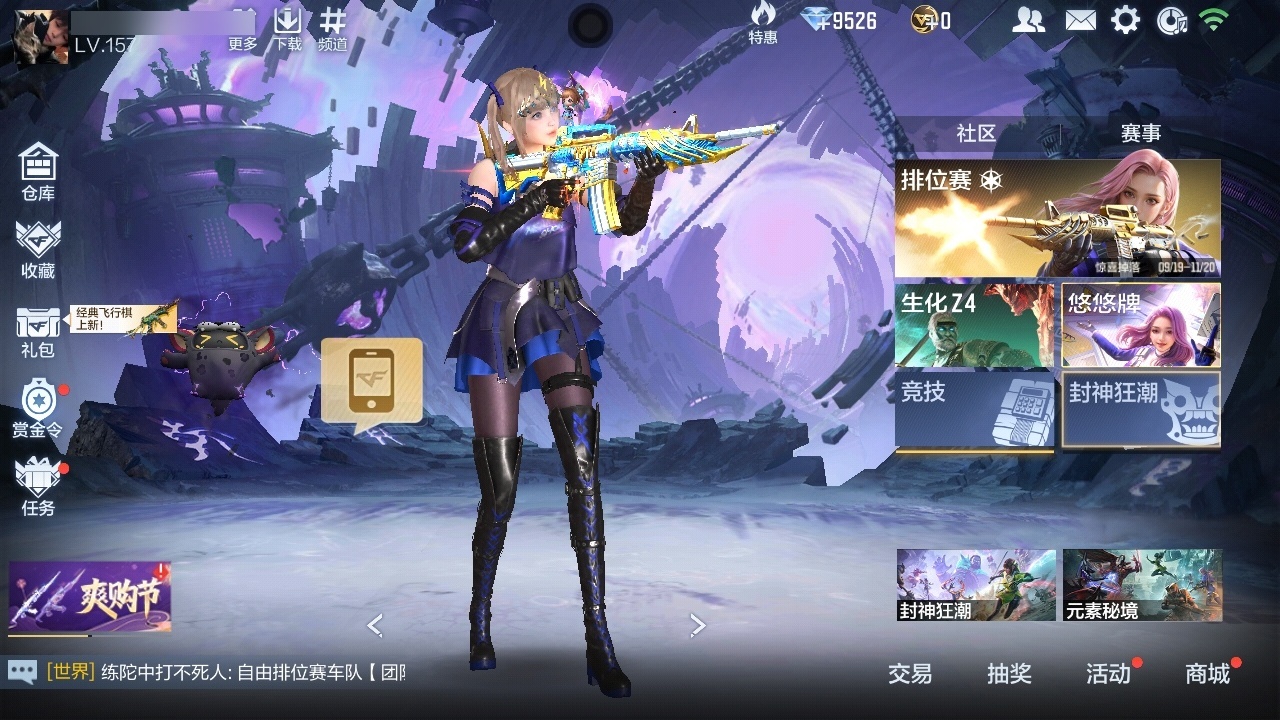Open the 频道 channel selector

click(333, 29)
